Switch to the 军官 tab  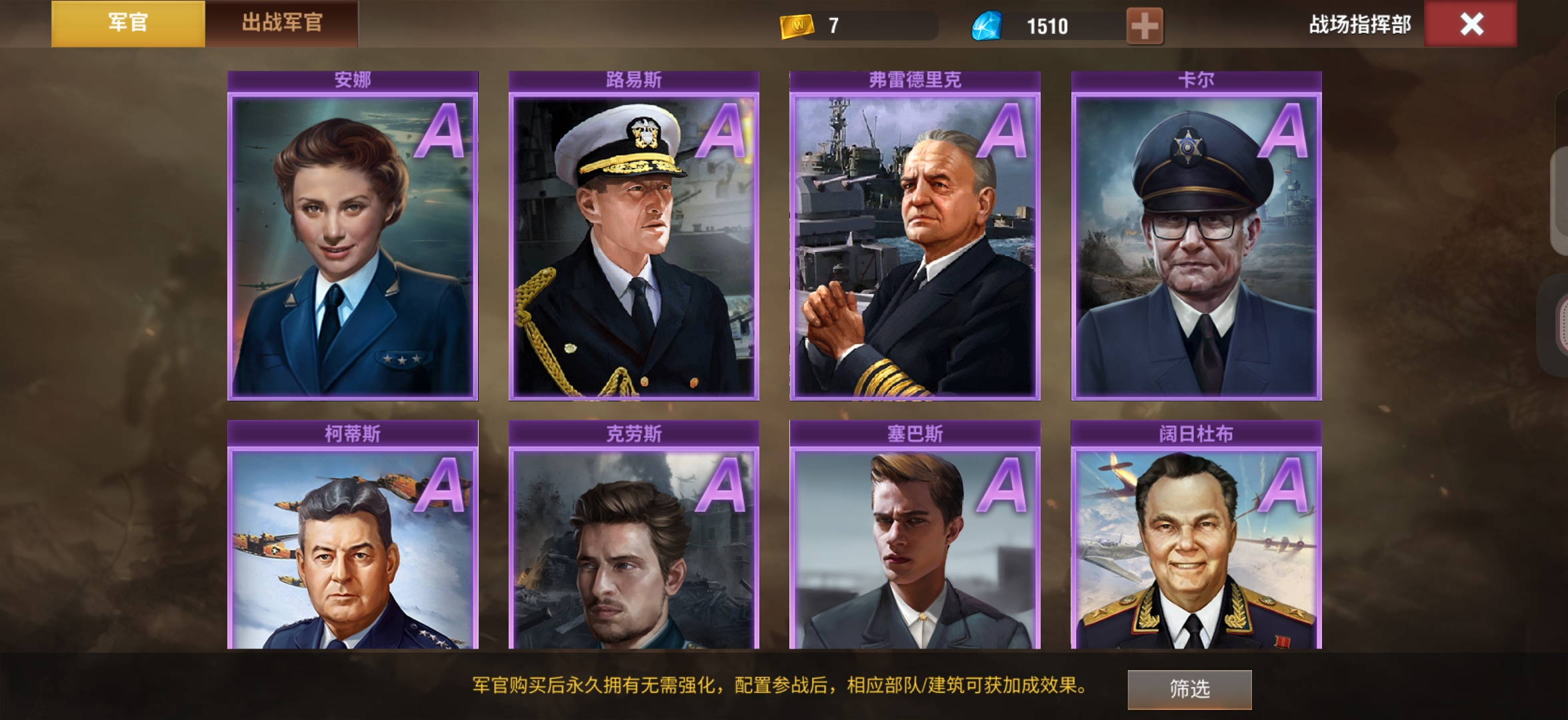[x=128, y=23]
